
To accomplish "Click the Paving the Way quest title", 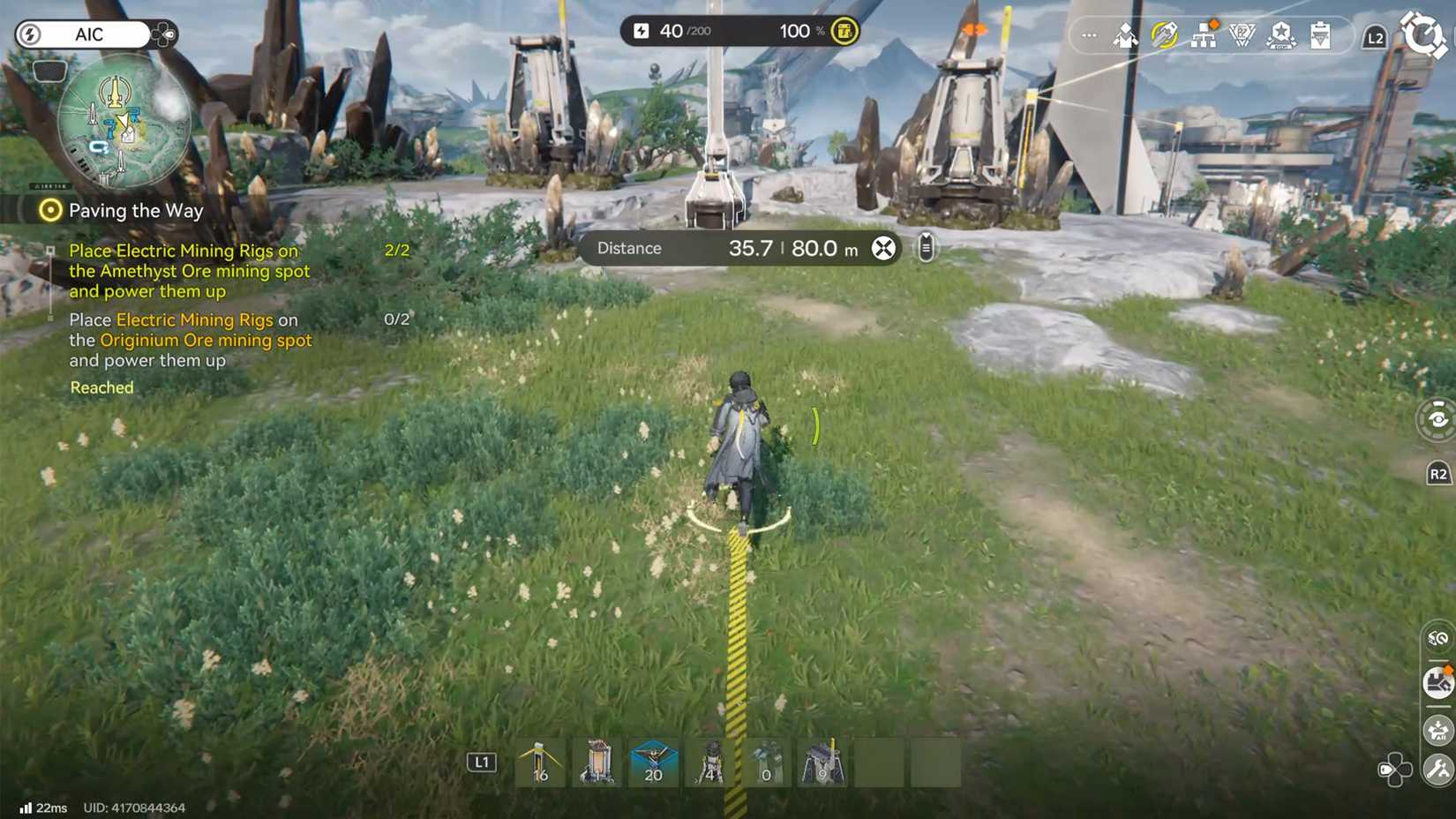I will (134, 211).
